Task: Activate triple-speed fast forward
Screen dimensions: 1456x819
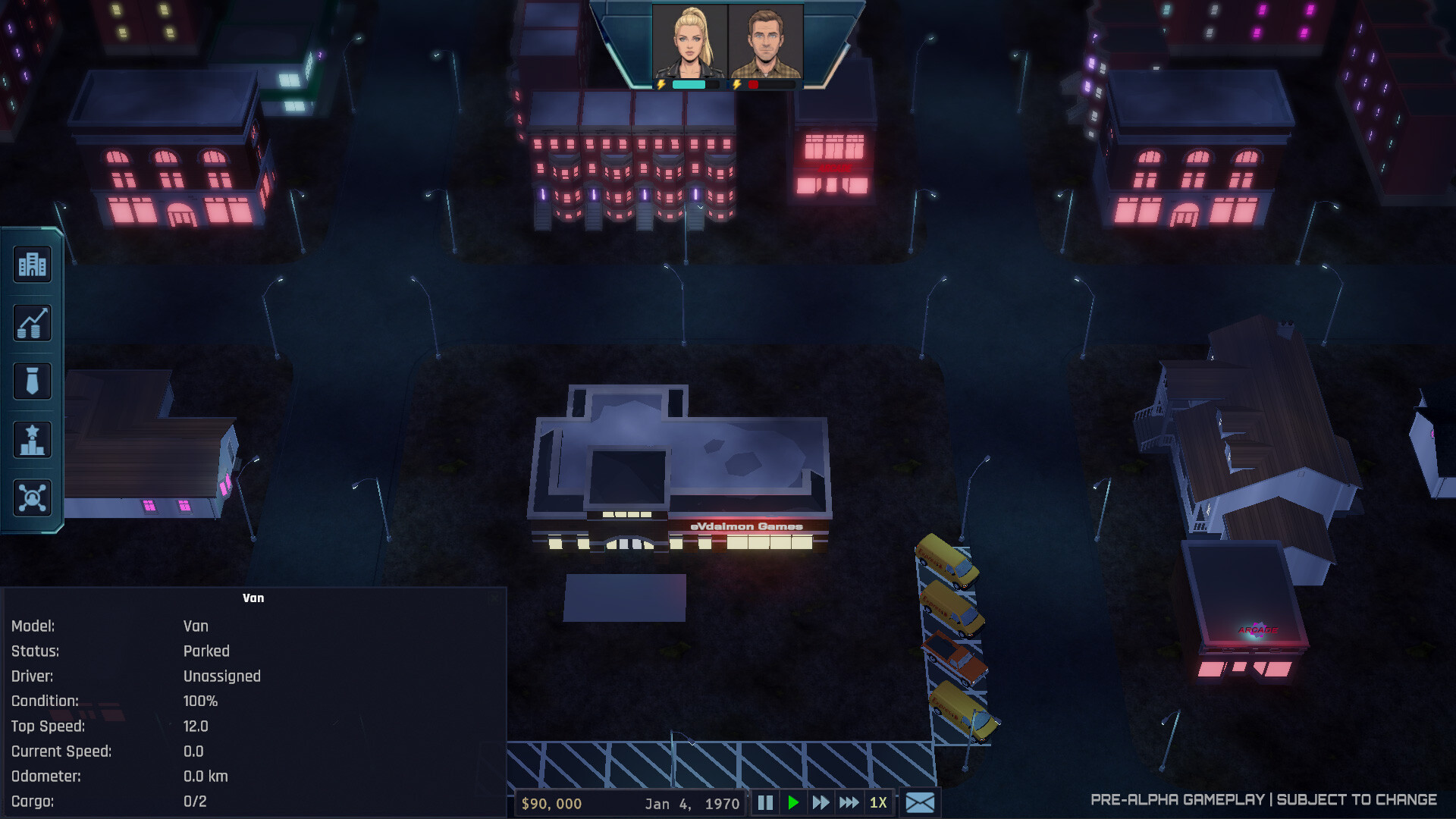Action: pos(848,803)
